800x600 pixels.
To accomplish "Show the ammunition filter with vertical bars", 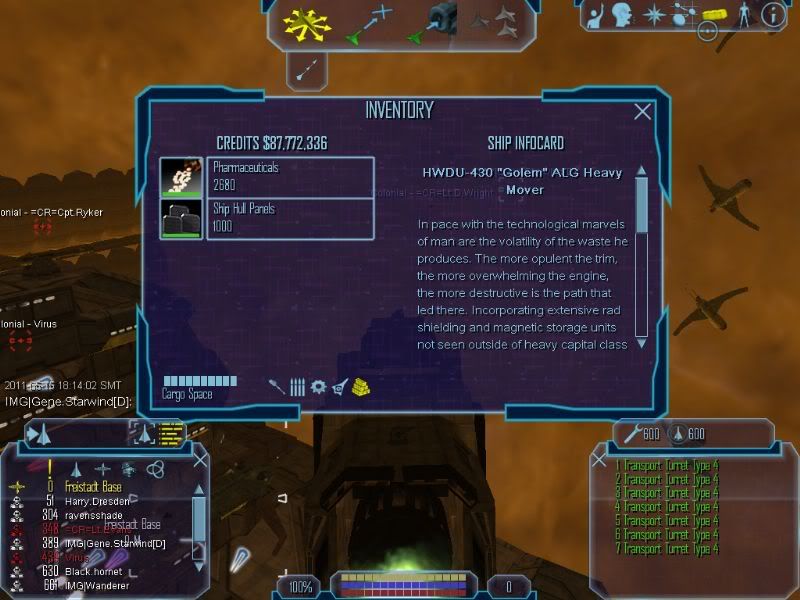I will click(x=297, y=387).
